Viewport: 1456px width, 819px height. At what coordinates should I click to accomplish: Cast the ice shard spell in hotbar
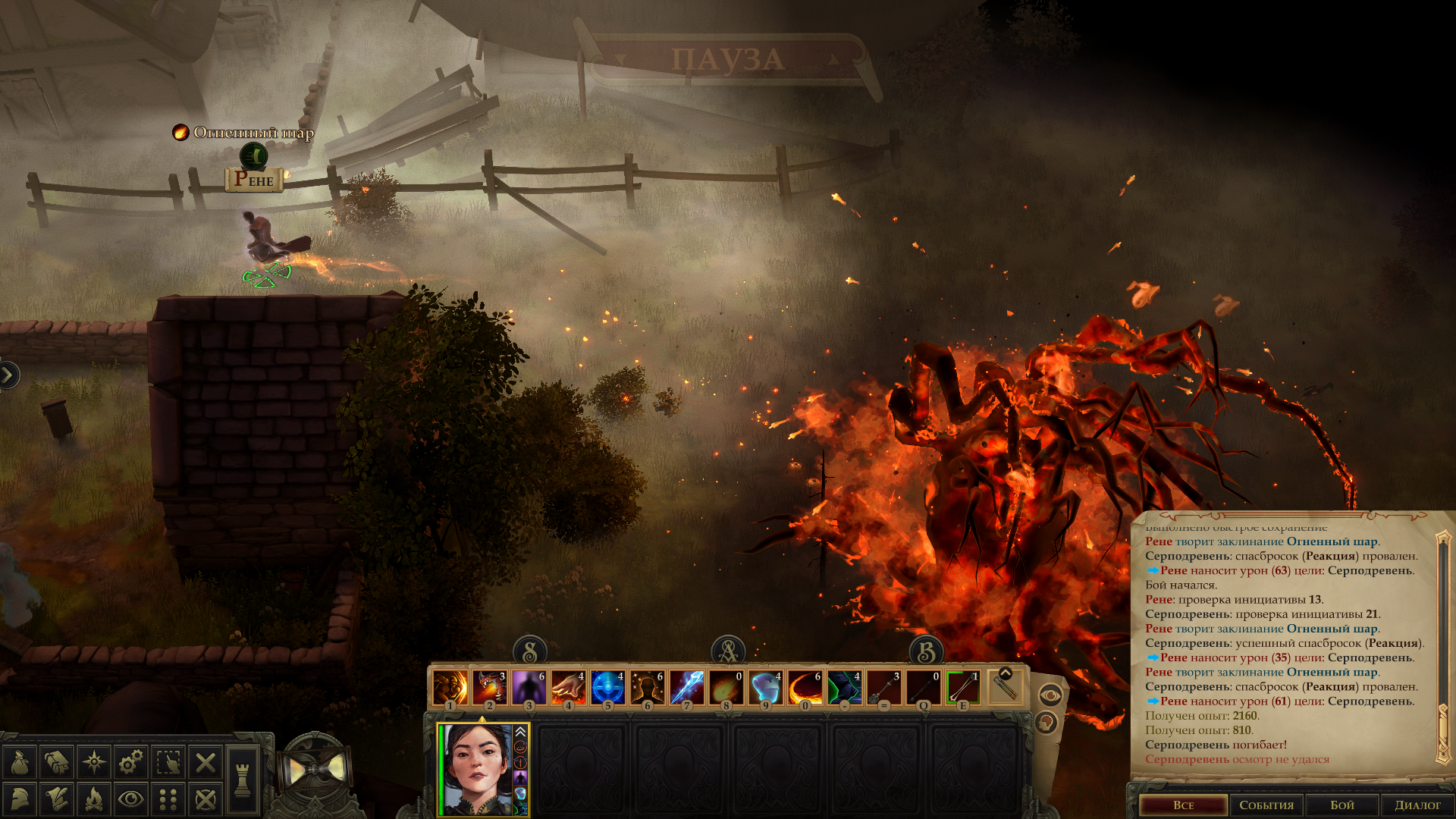[686, 687]
